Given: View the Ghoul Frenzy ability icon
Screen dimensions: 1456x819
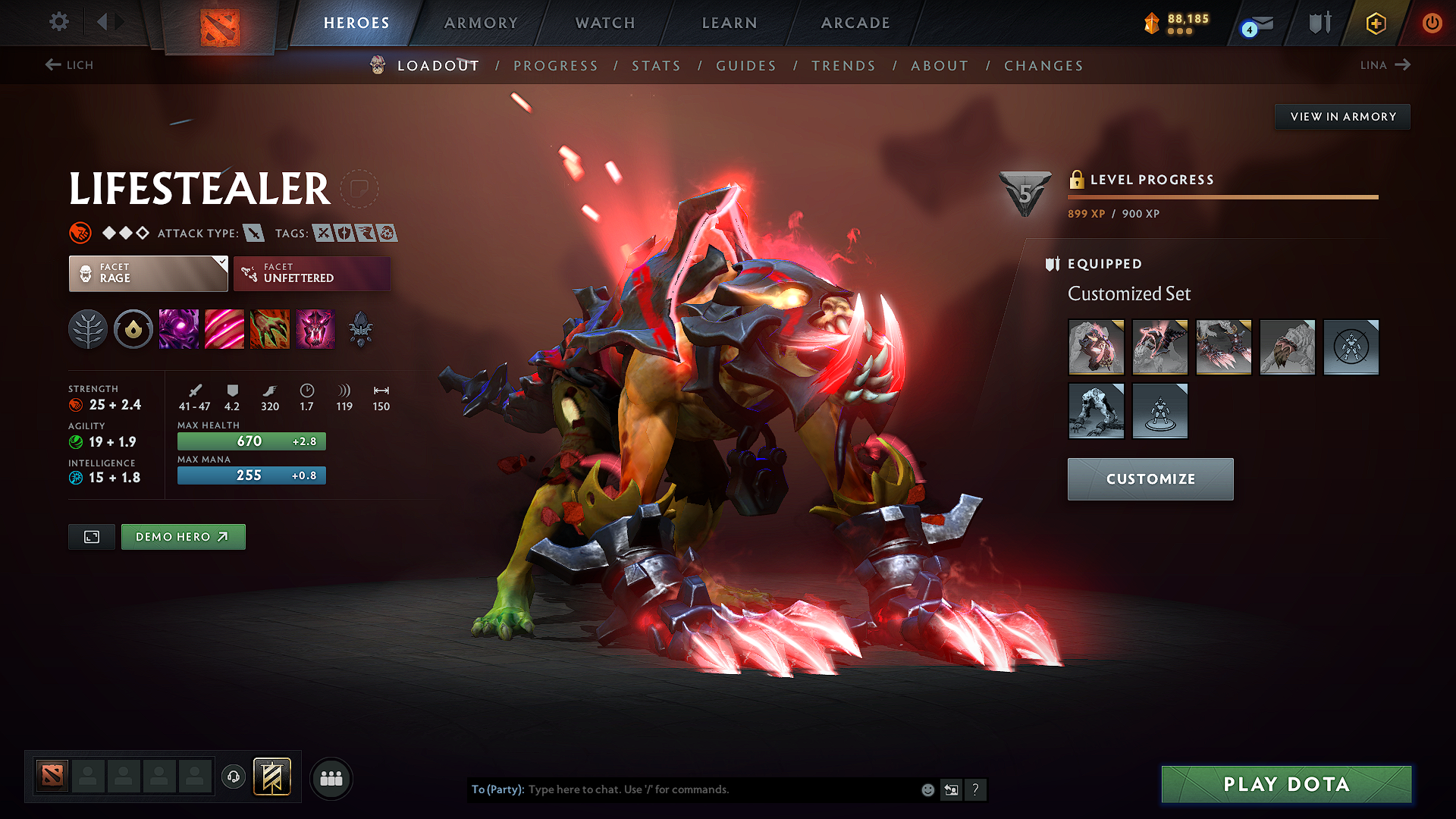Looking at the screenshot, I should [224, 329].
